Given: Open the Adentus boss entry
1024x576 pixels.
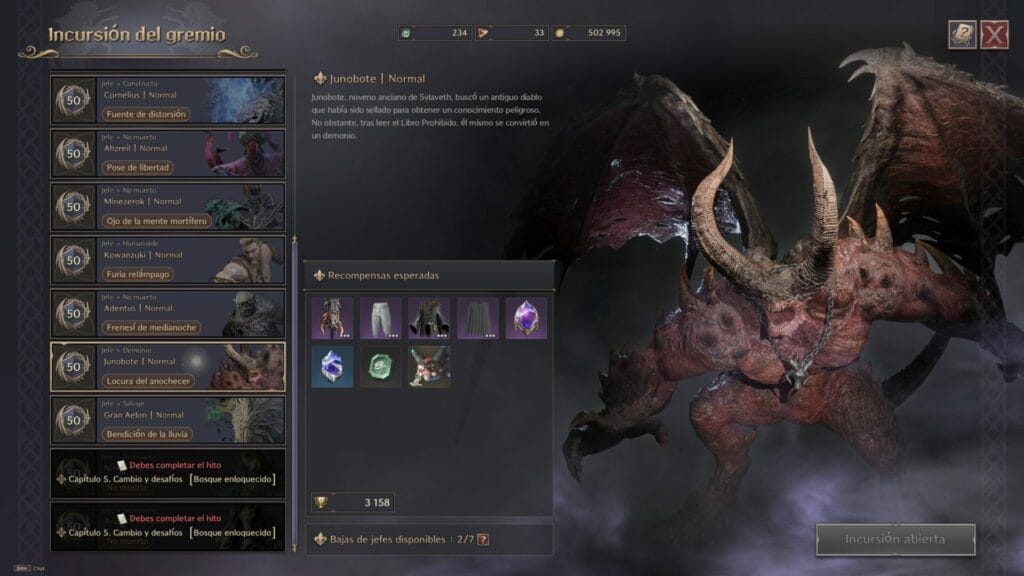Looking at the screenshot, I should point(167,313).
